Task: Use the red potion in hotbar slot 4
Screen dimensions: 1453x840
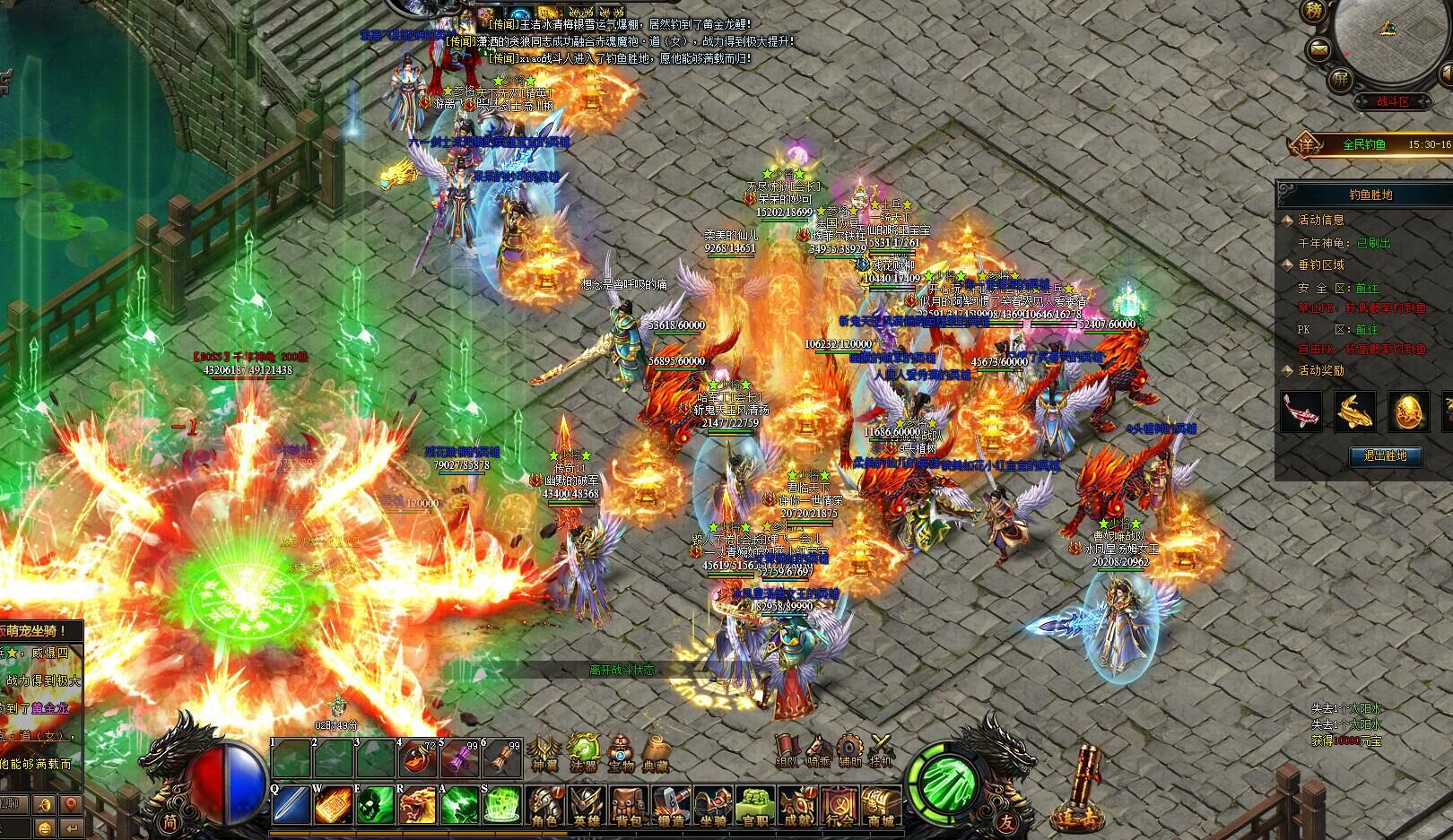Action: pyautogui.click(x=418, y=758)
